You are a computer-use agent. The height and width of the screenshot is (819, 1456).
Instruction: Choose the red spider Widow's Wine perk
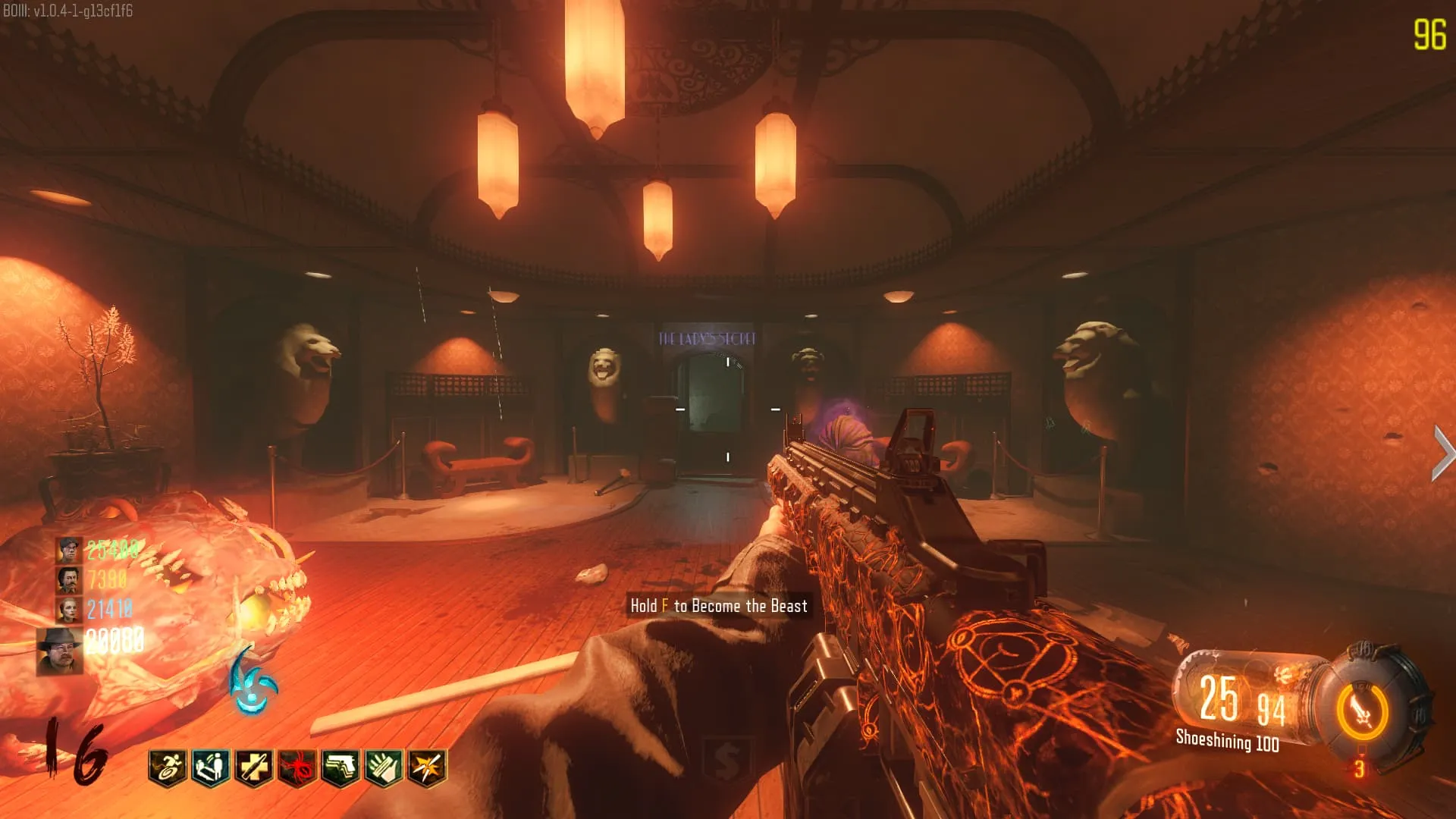coord(297,767)
